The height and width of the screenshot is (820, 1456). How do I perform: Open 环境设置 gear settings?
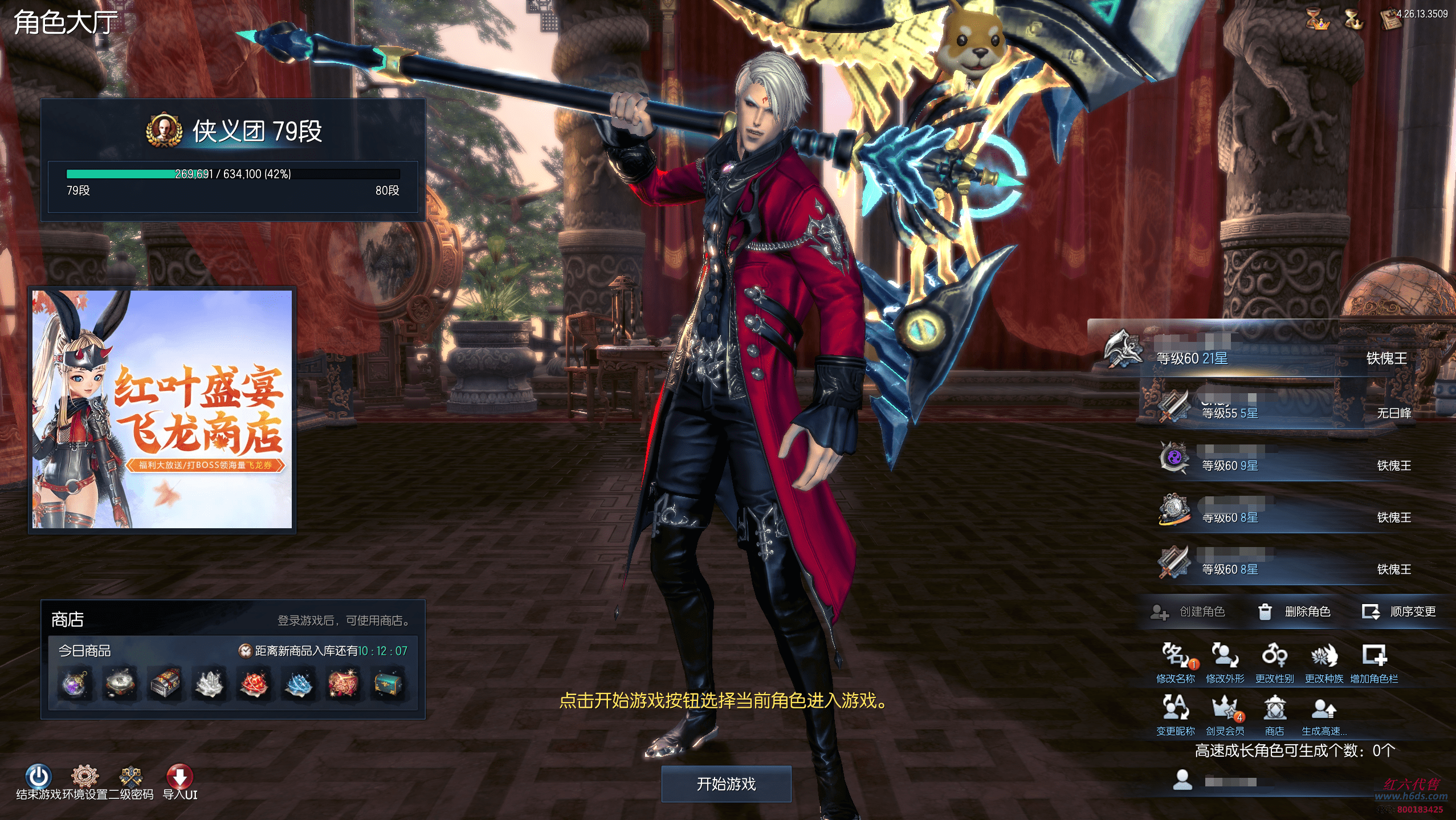point(84,778)
